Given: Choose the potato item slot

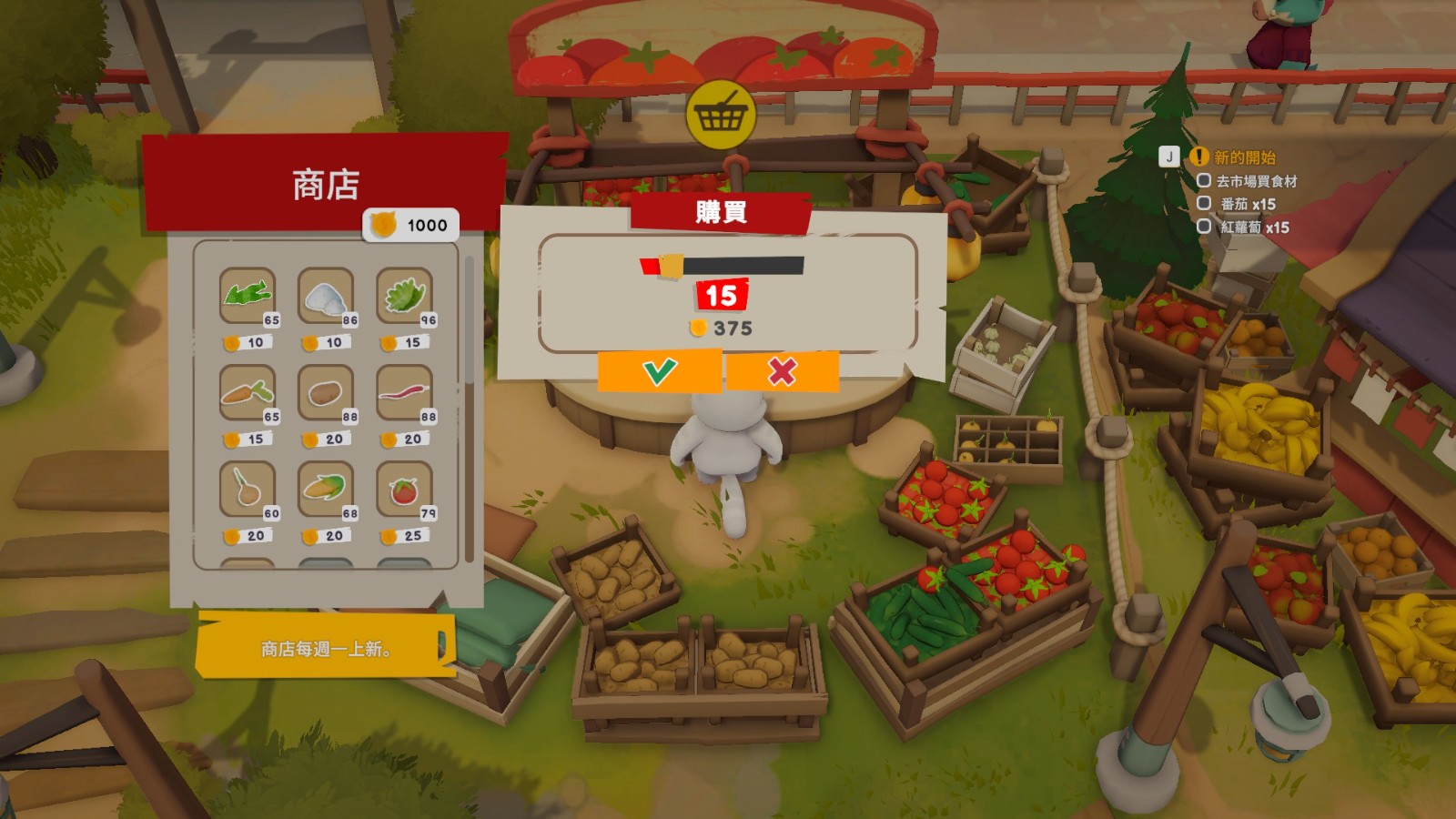Looking at the screenshot, I should pyautogui.click(x=325, y=392).
